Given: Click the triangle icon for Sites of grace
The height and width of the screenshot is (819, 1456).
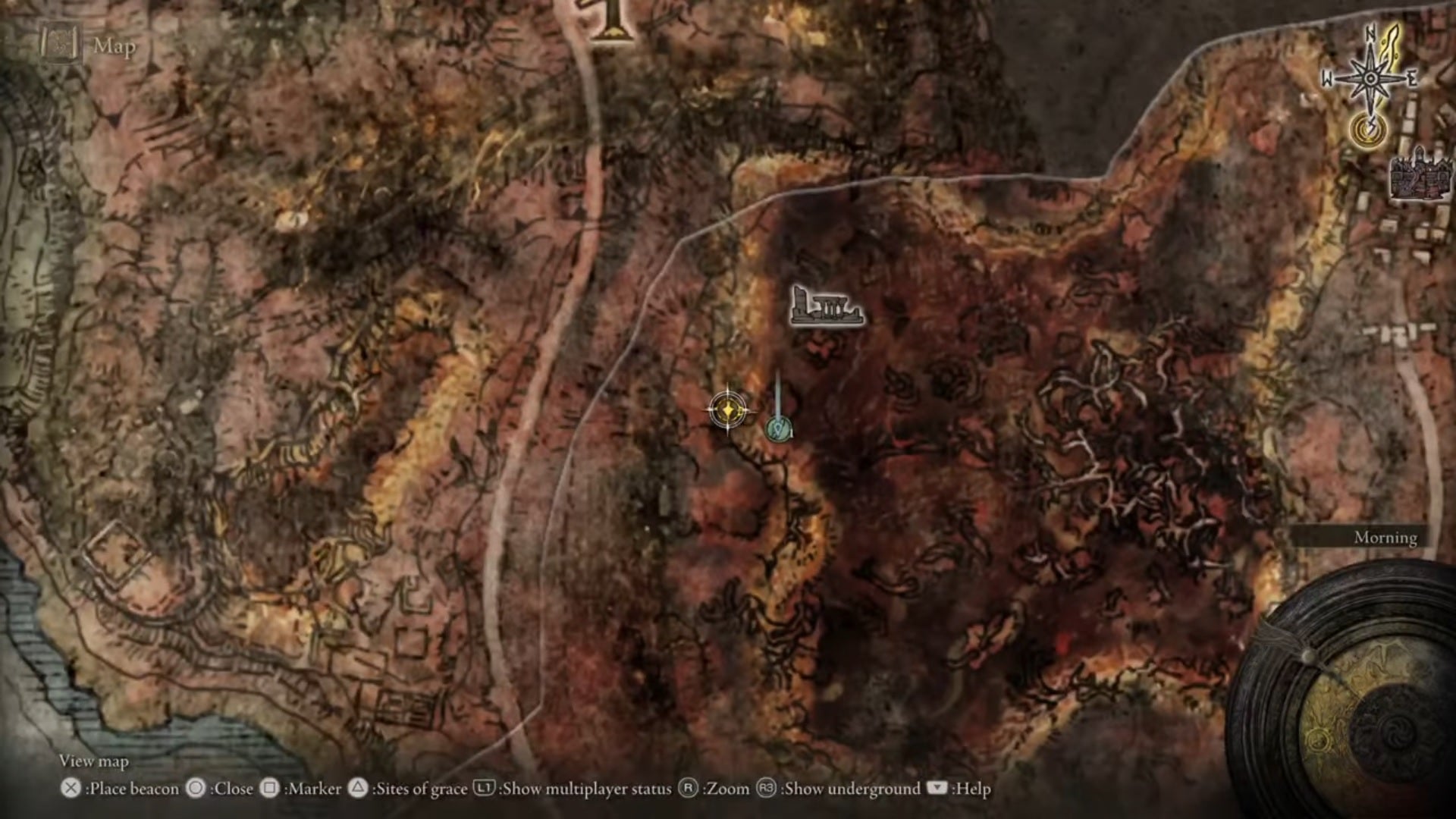Looking at the screenshot, I should click(x=356, y=789).
